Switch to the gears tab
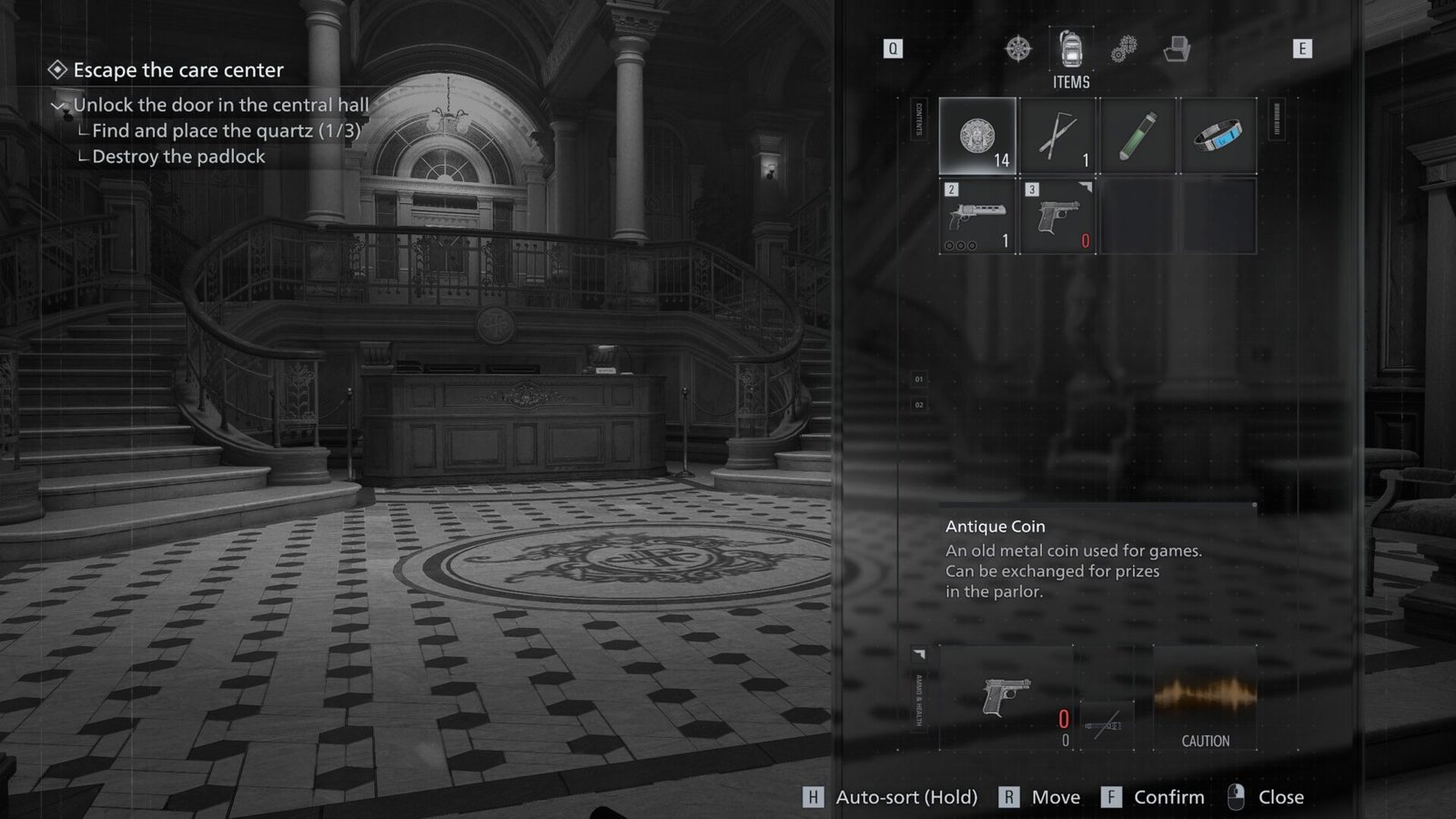1456x819 pixels. pos(1124,49)
